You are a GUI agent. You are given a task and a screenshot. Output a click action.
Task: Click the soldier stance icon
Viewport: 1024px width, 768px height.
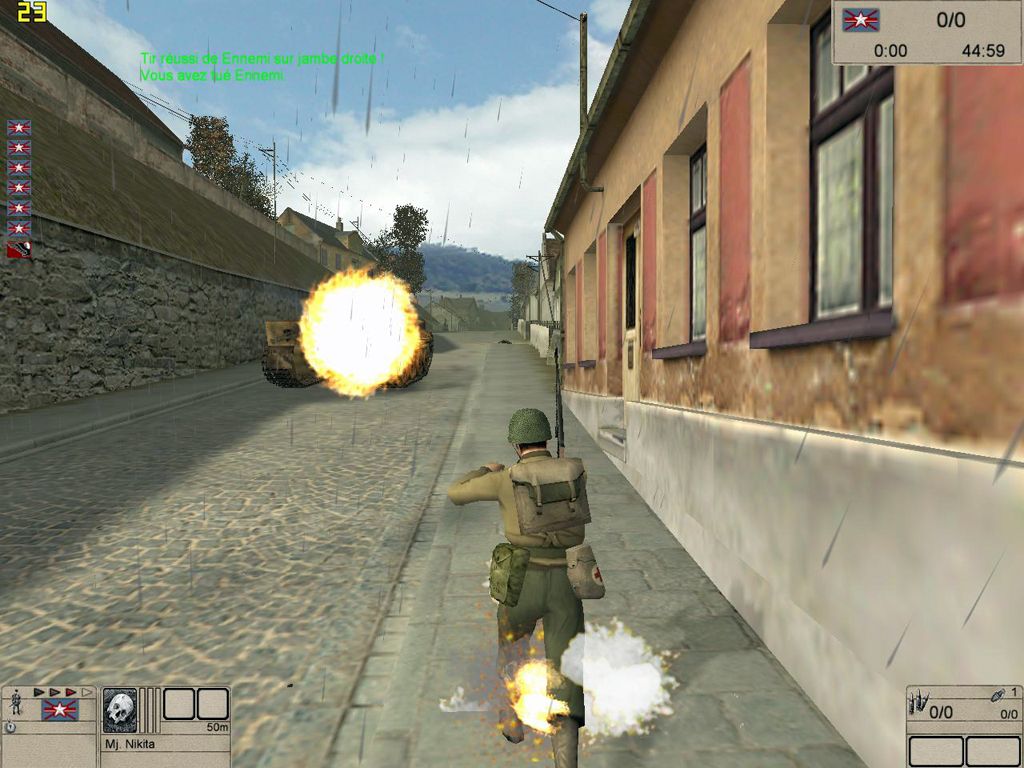coord(15,703)
